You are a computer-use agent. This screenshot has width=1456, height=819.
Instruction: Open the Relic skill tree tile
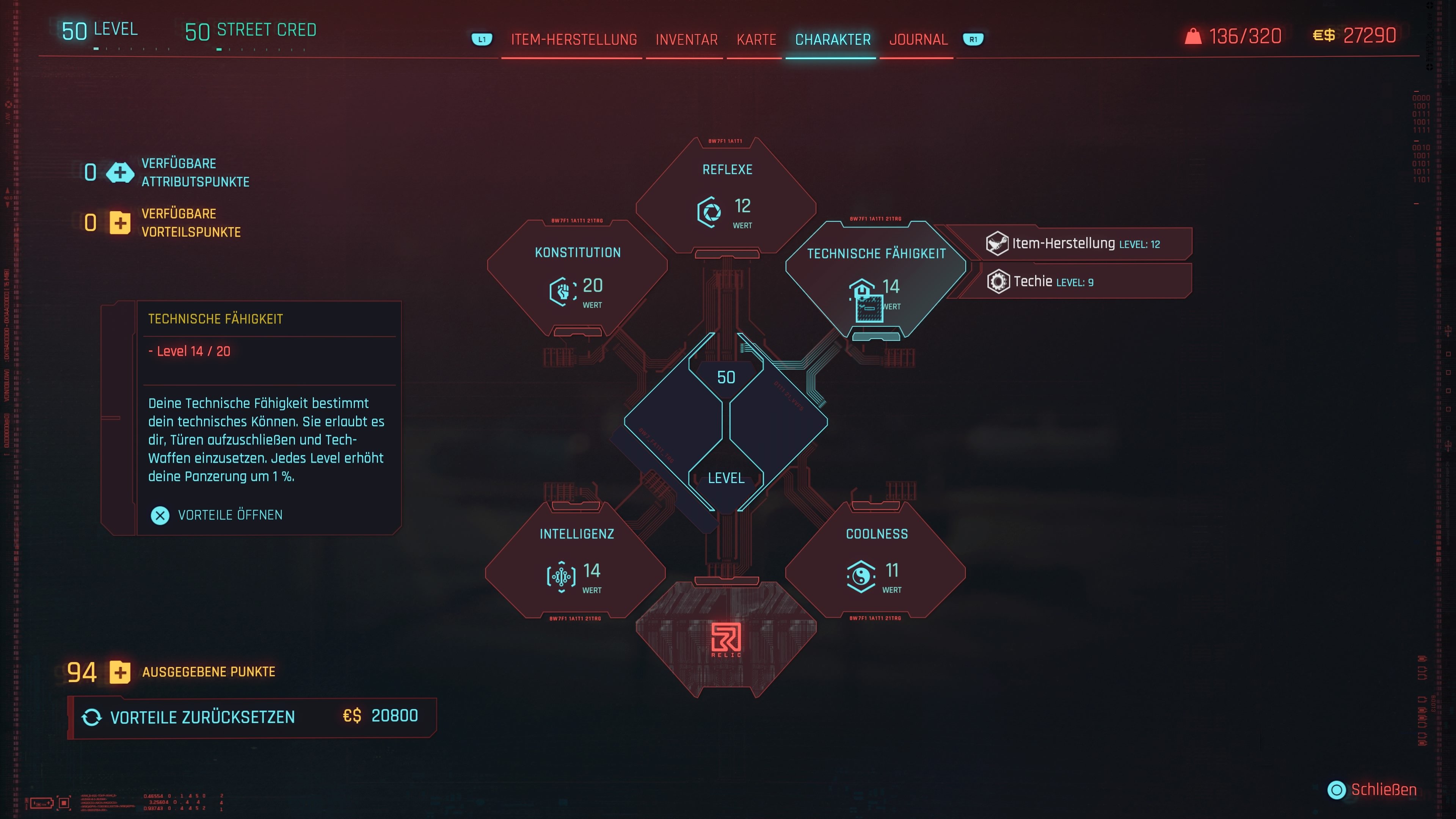726,639
